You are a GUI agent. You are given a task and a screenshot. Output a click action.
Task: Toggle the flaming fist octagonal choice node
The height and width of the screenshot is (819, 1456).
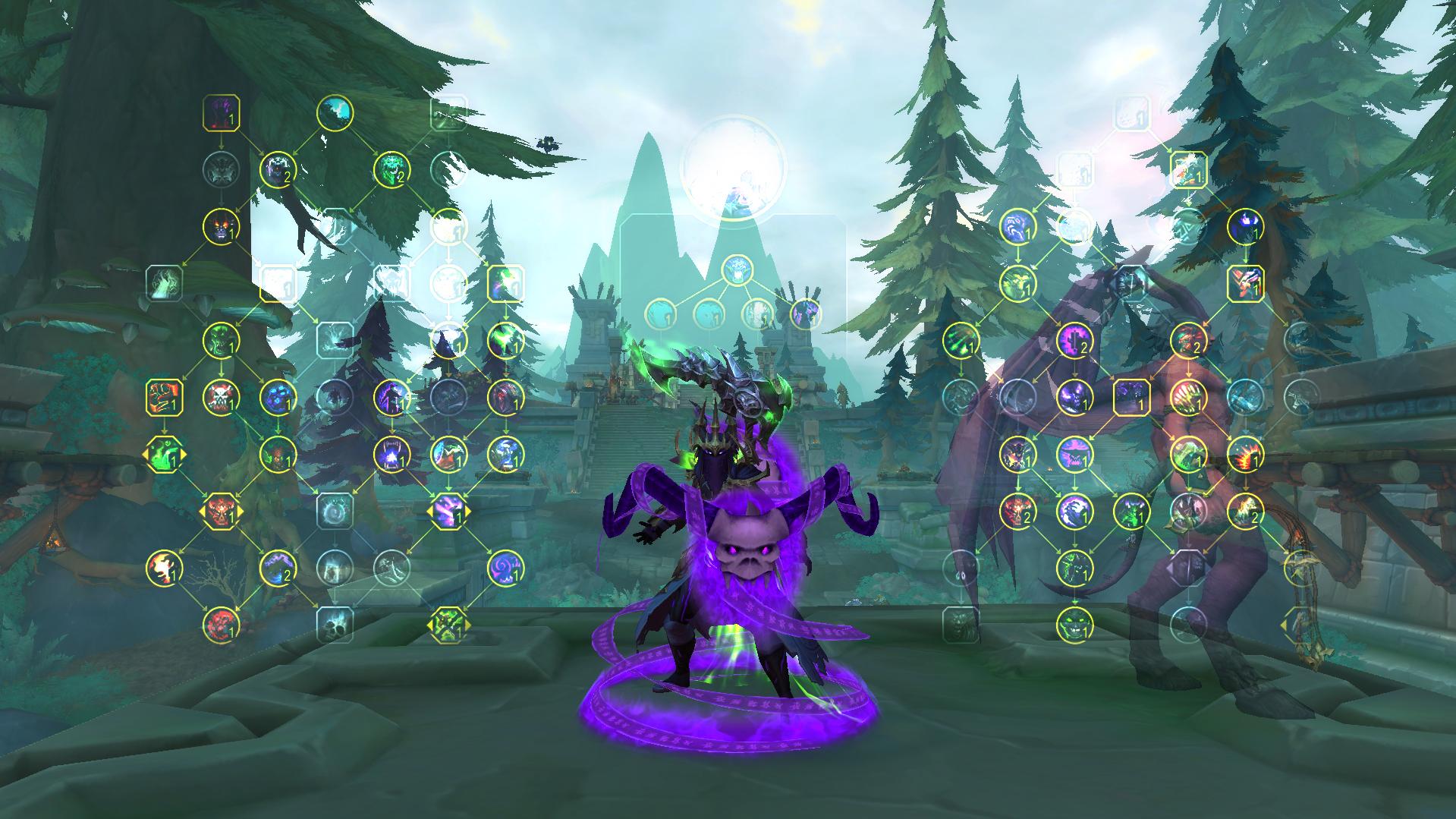[163, 455]
